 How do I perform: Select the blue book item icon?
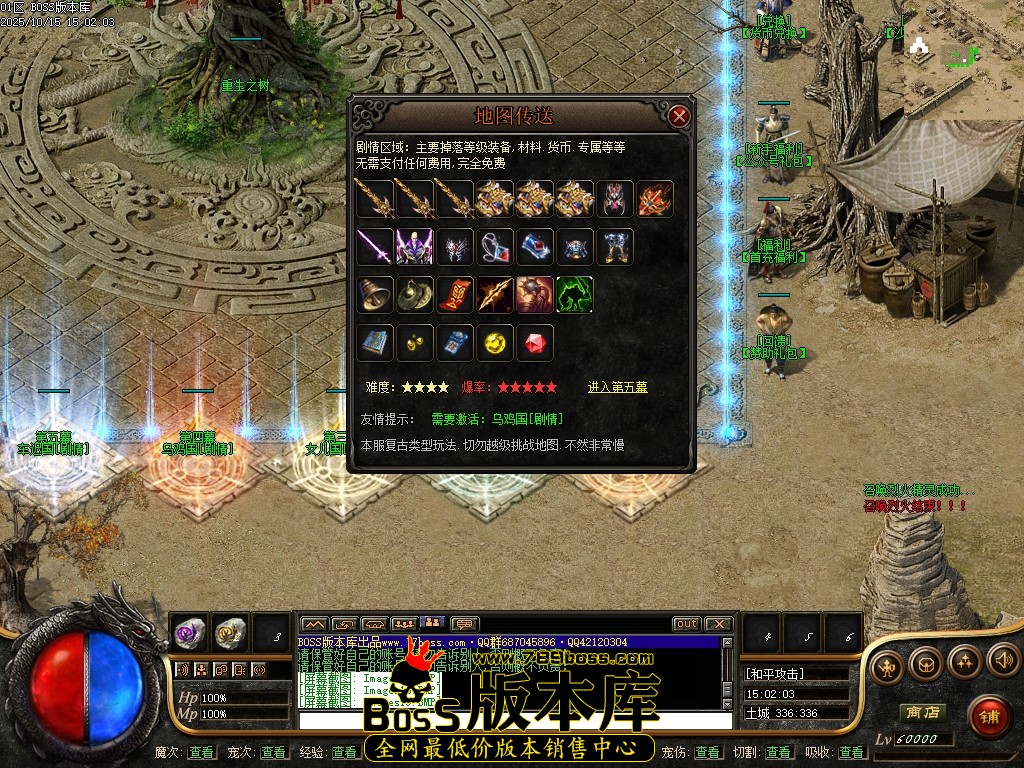point(375,343)
